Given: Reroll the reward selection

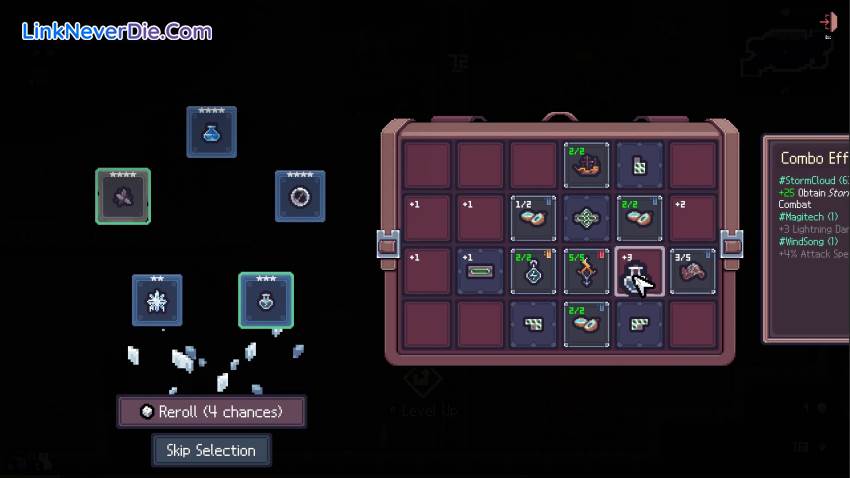Looking at the screenshot, I should coord(211,411).
